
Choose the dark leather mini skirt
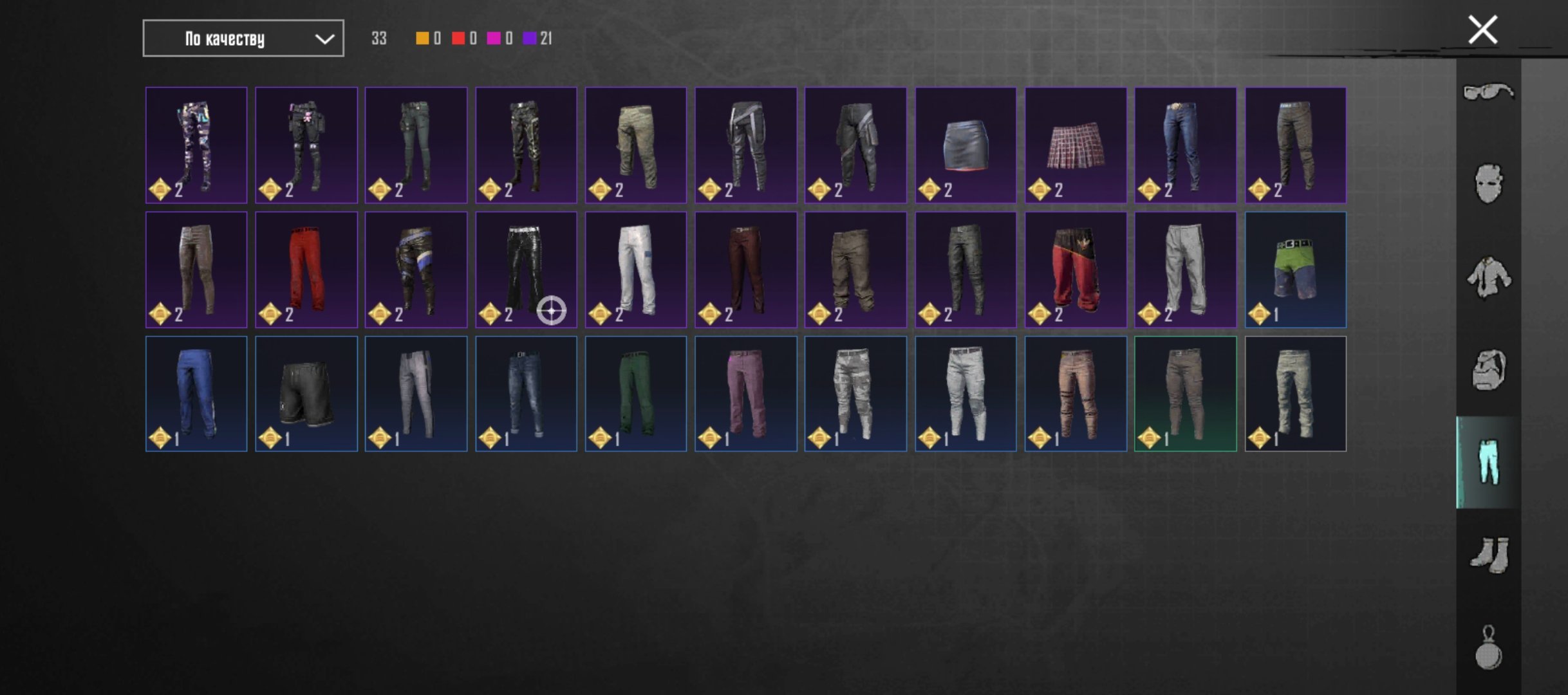966,145
